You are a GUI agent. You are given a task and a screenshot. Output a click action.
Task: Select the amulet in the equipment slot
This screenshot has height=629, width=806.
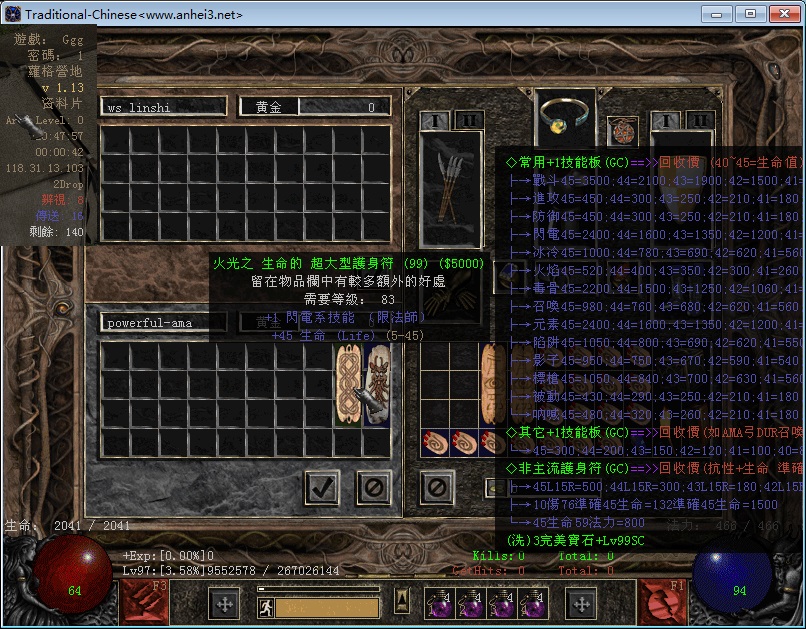pos(623,131)
